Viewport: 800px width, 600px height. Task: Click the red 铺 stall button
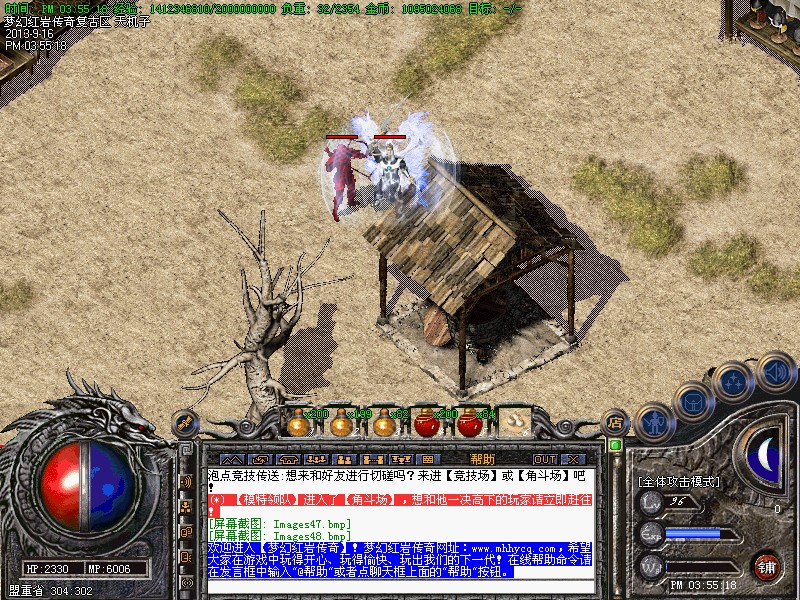[766, 566]
